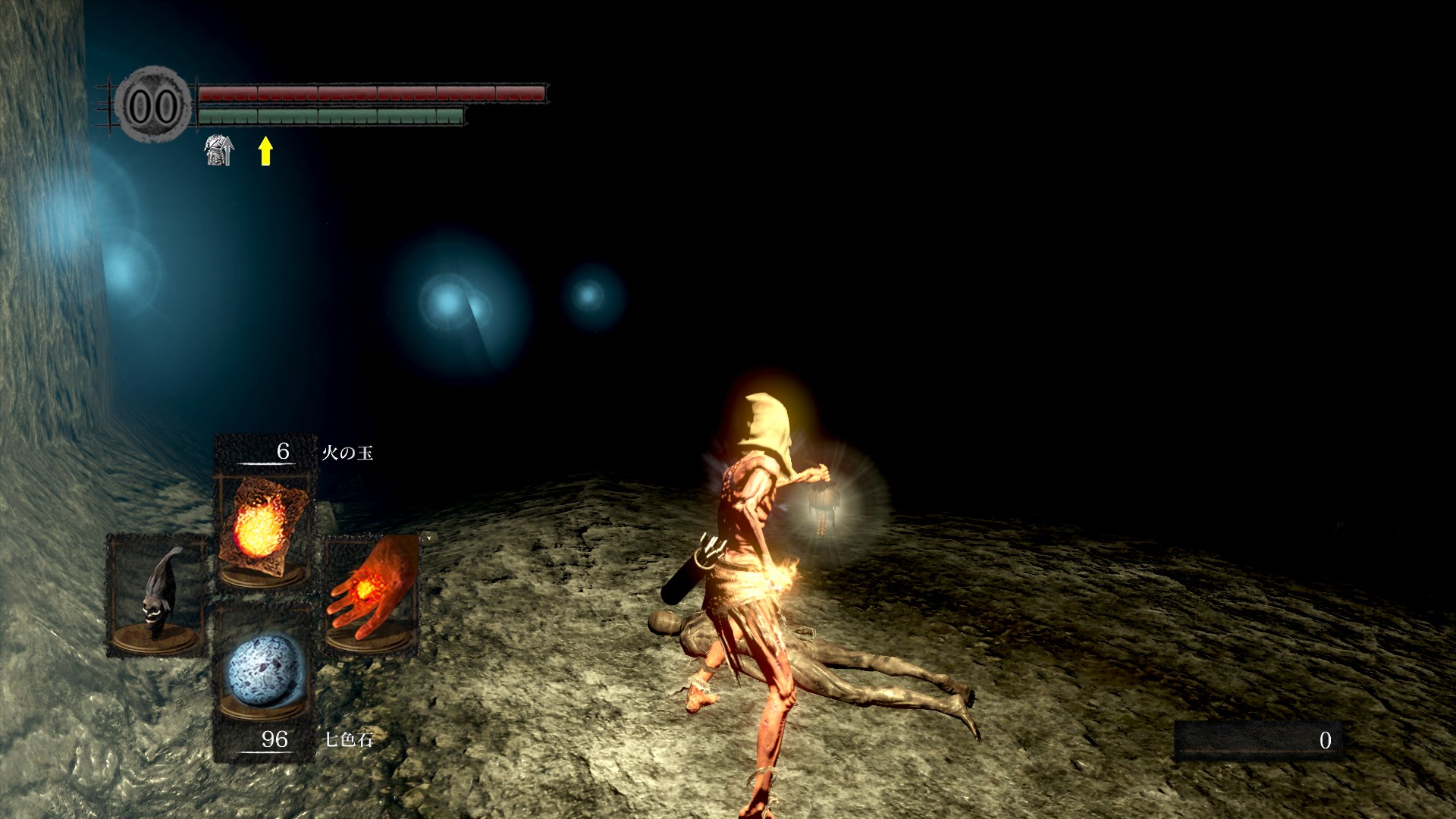Use the Prism Stone item slot
The height and width of the screenshot is (819, 1456).
point(264,672)
